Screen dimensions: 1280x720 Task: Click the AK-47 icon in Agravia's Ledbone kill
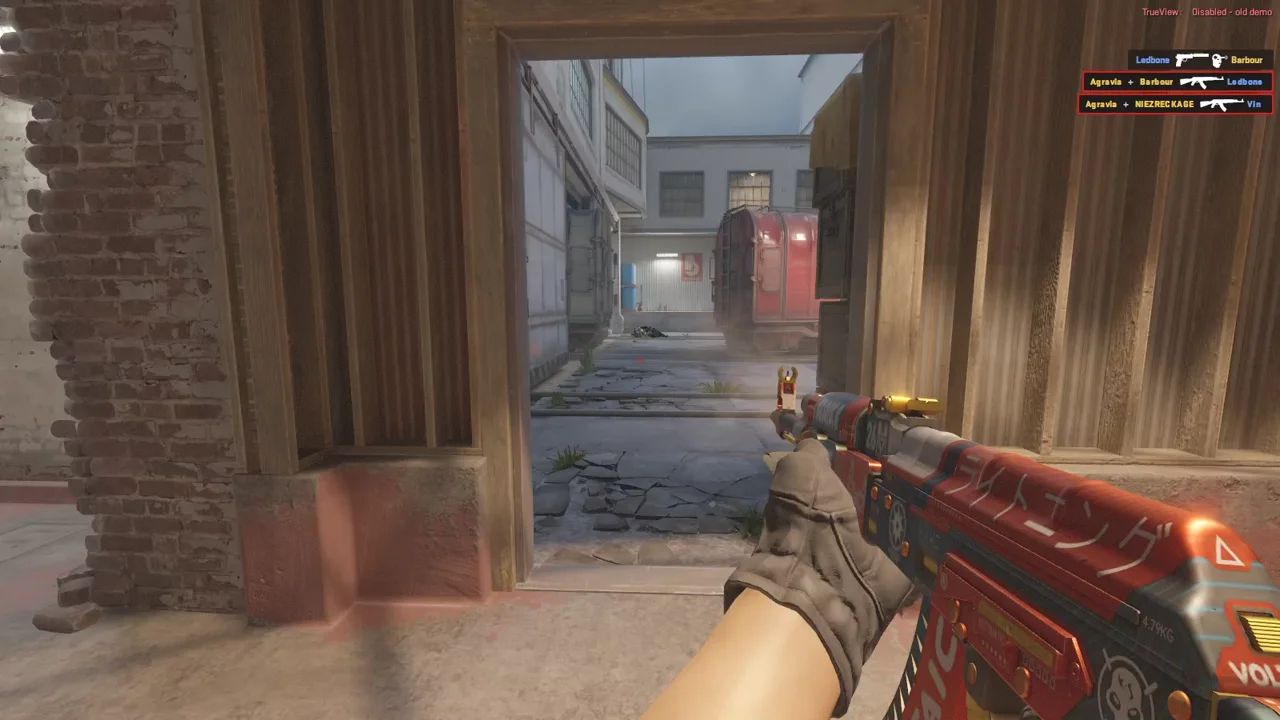click(1202, 81)
